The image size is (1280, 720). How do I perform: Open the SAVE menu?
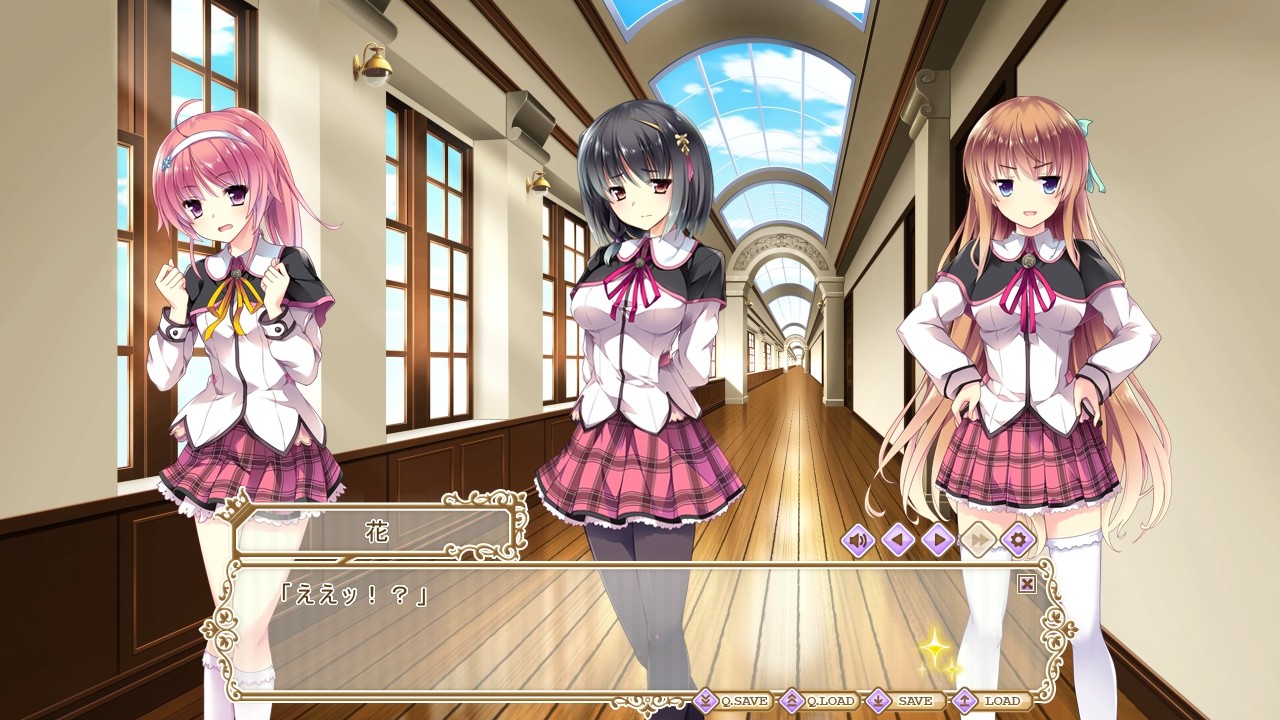pos(903,701)
